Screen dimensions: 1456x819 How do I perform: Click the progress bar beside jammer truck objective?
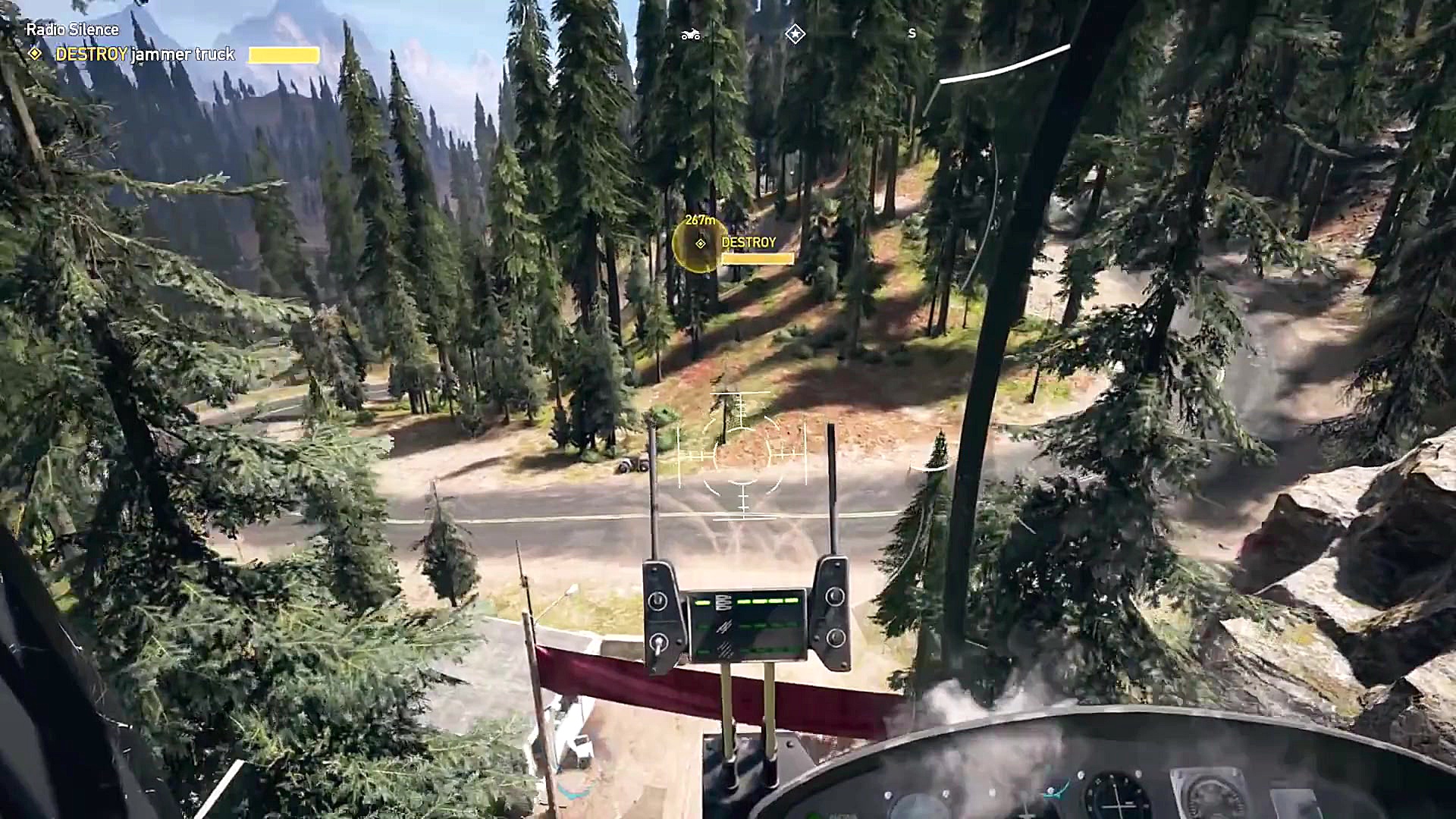[x=284, y=55]
